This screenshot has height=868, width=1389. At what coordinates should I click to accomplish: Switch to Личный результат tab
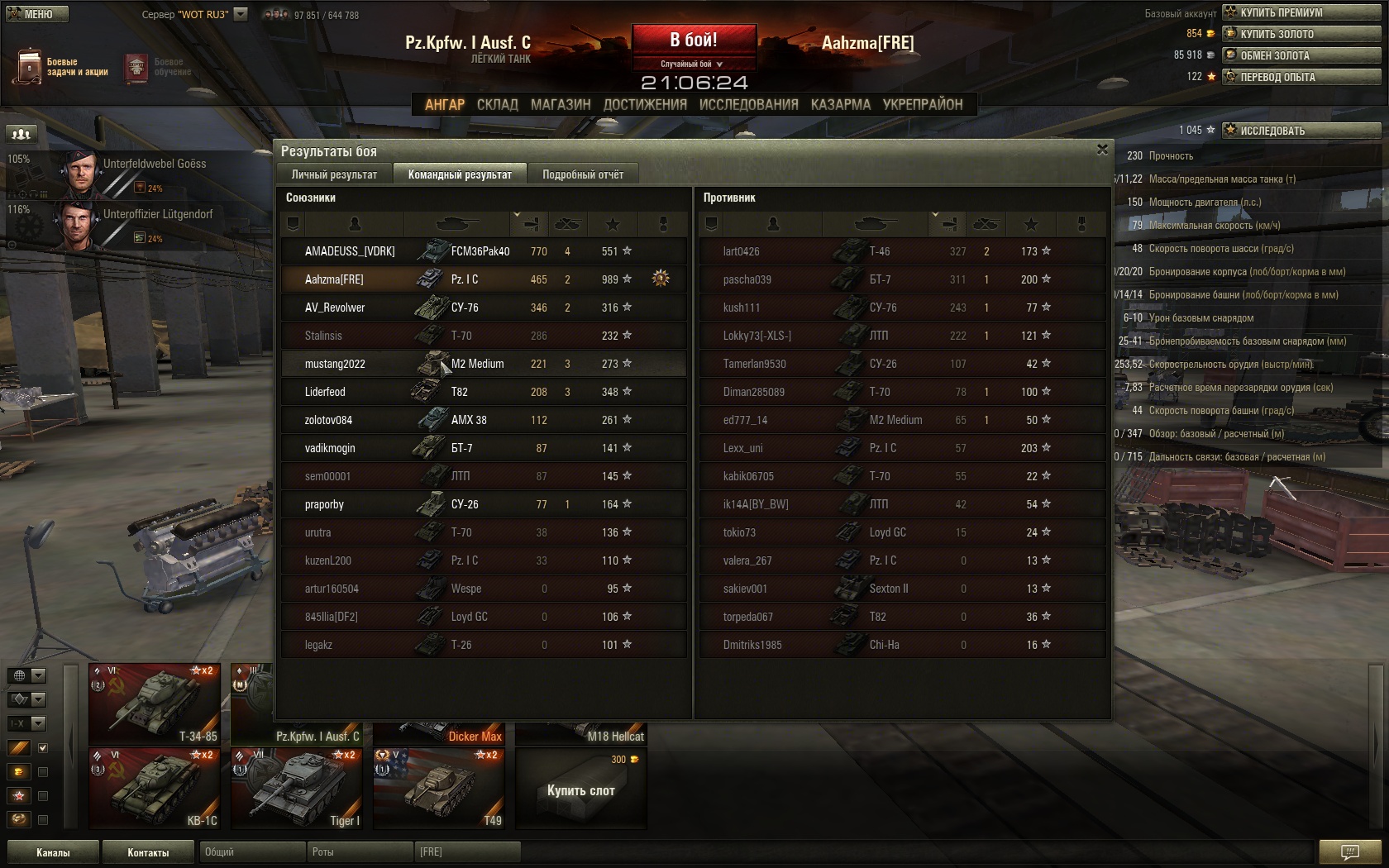click(x=334, y=174)
